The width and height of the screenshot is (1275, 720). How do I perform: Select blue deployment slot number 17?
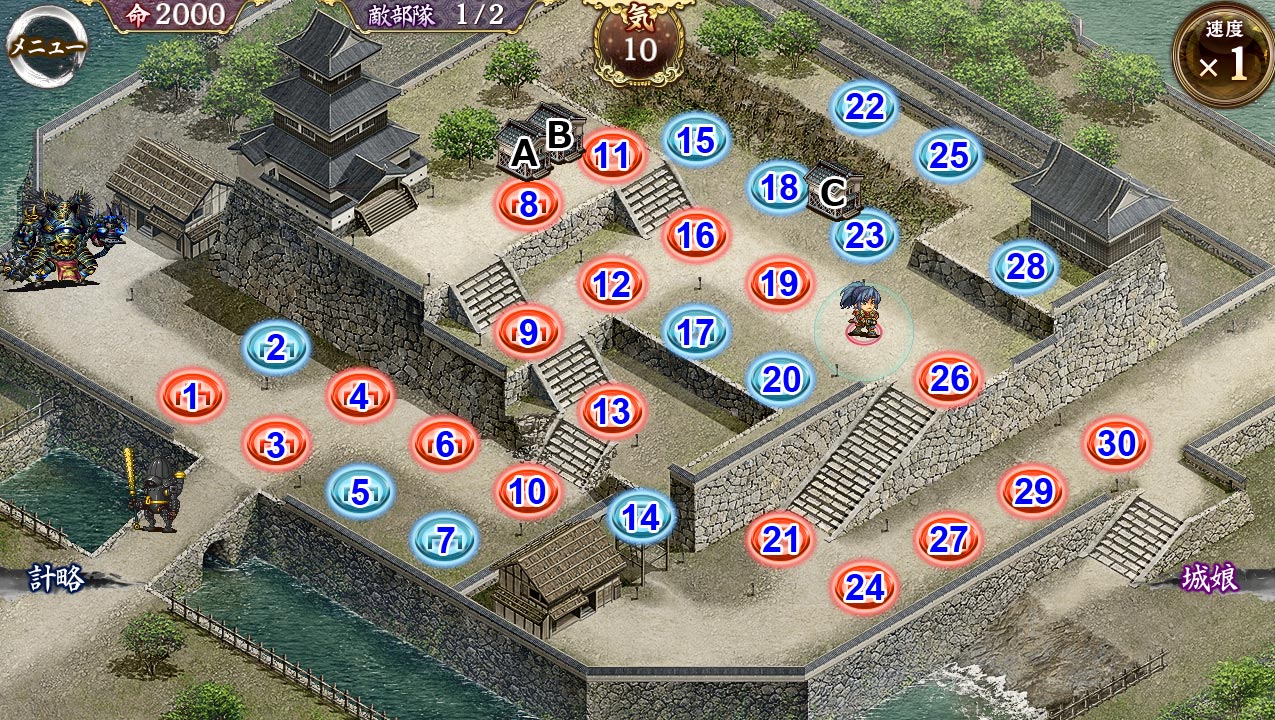tap(696, 332)
